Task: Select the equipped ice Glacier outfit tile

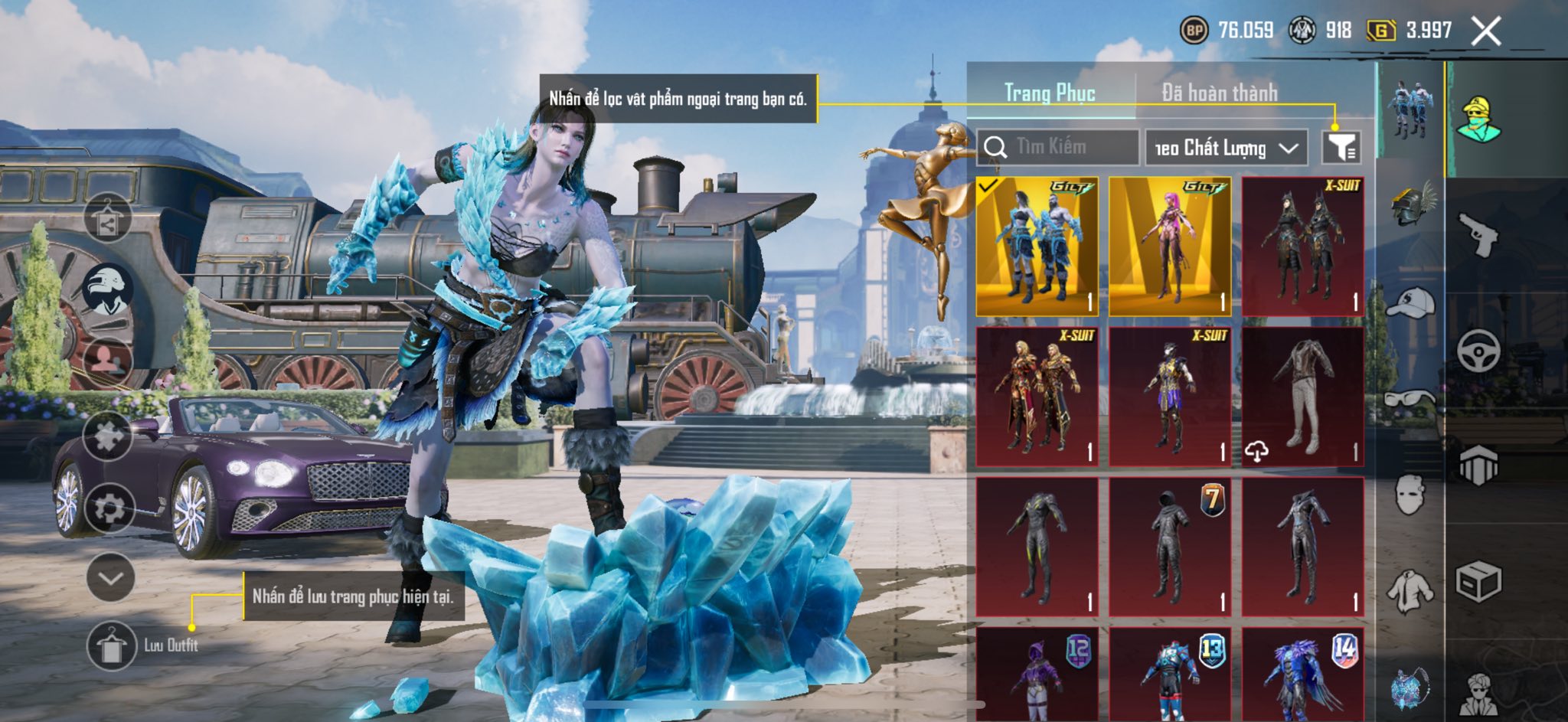Action: 1037,247
